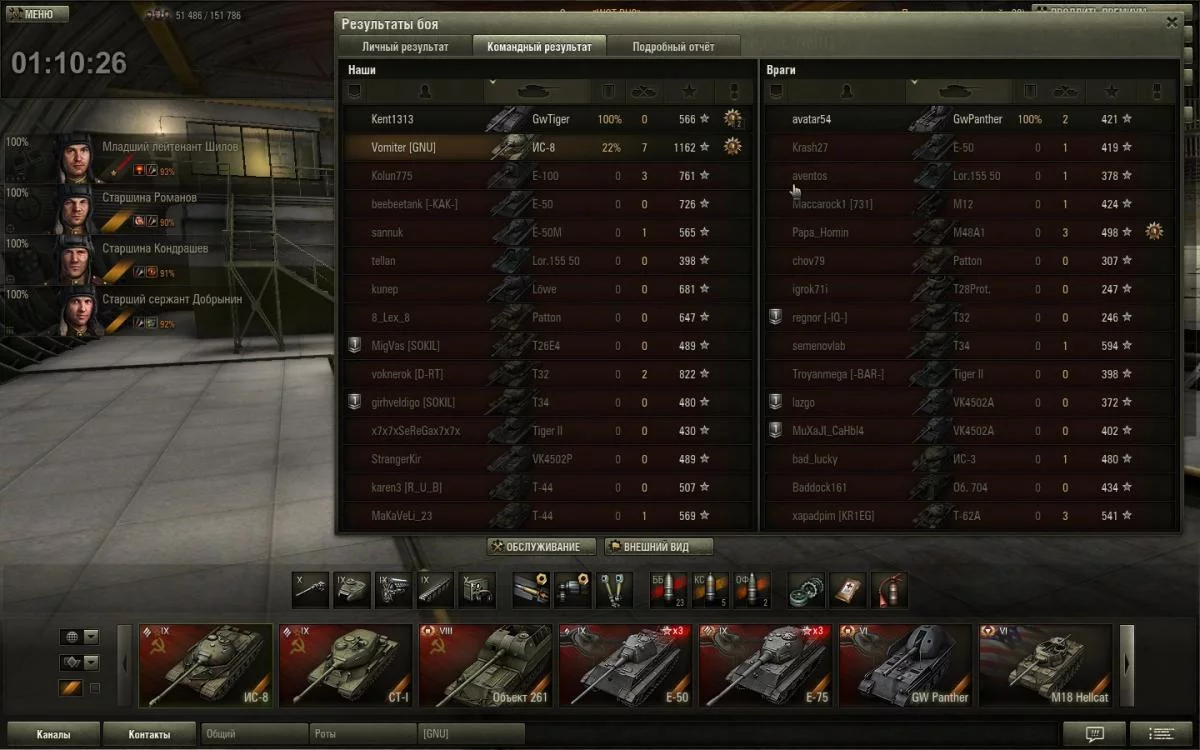Open the Контакты contacts button
The image size is (1200, 750).
click(149, 734)
